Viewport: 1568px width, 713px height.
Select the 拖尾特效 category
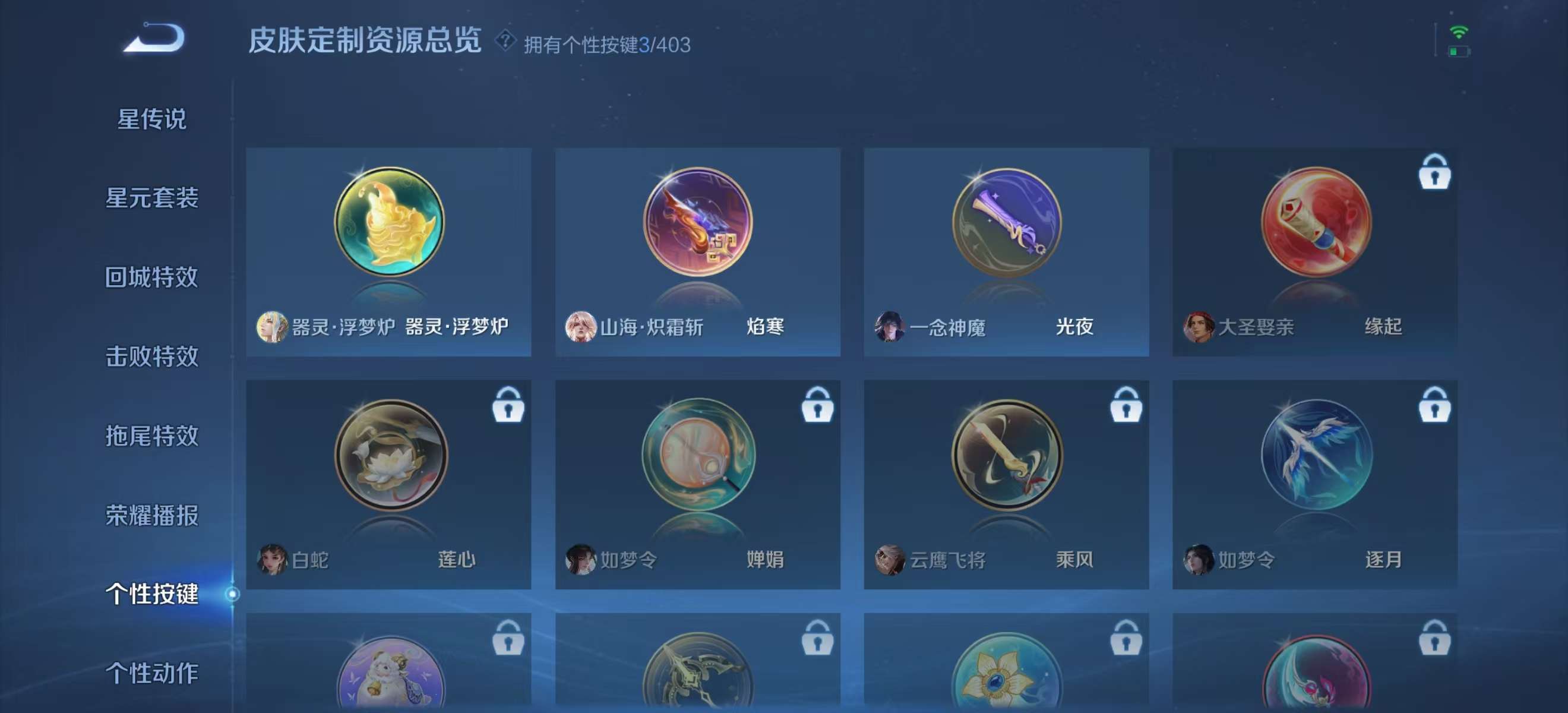151,436
